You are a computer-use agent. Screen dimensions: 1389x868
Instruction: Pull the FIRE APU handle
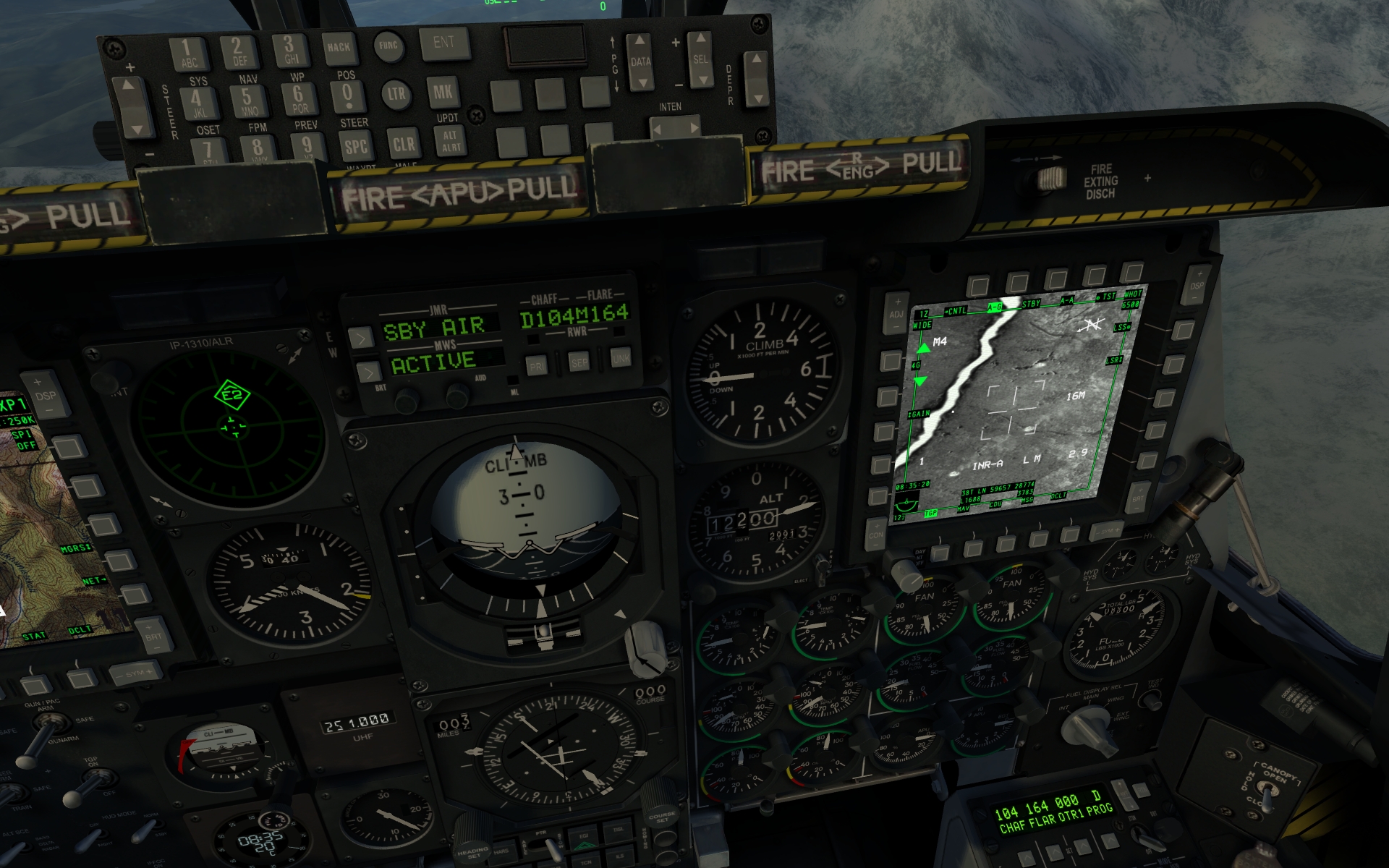[x=458, y=193]
